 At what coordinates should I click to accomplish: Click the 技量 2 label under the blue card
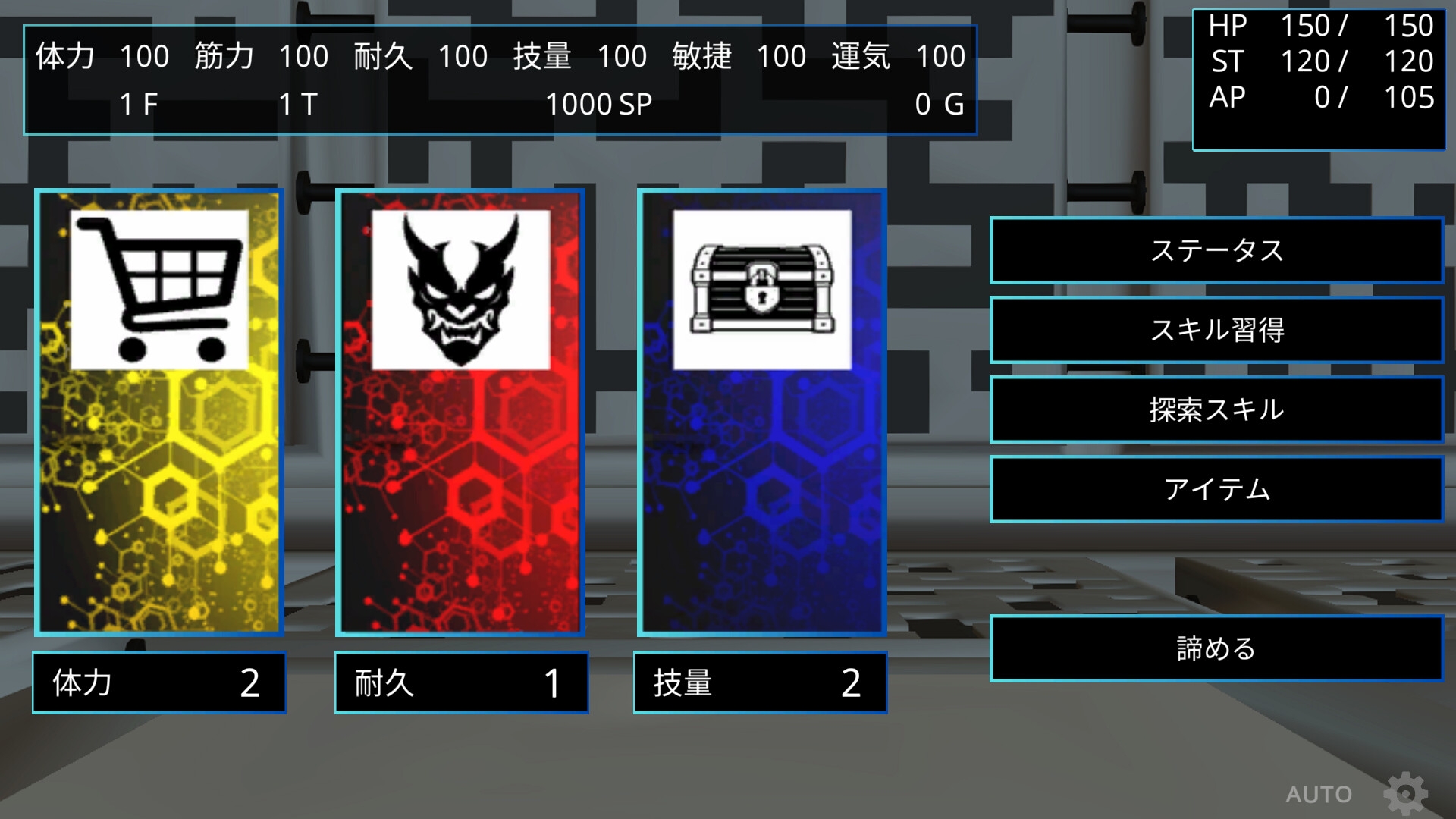760,682
